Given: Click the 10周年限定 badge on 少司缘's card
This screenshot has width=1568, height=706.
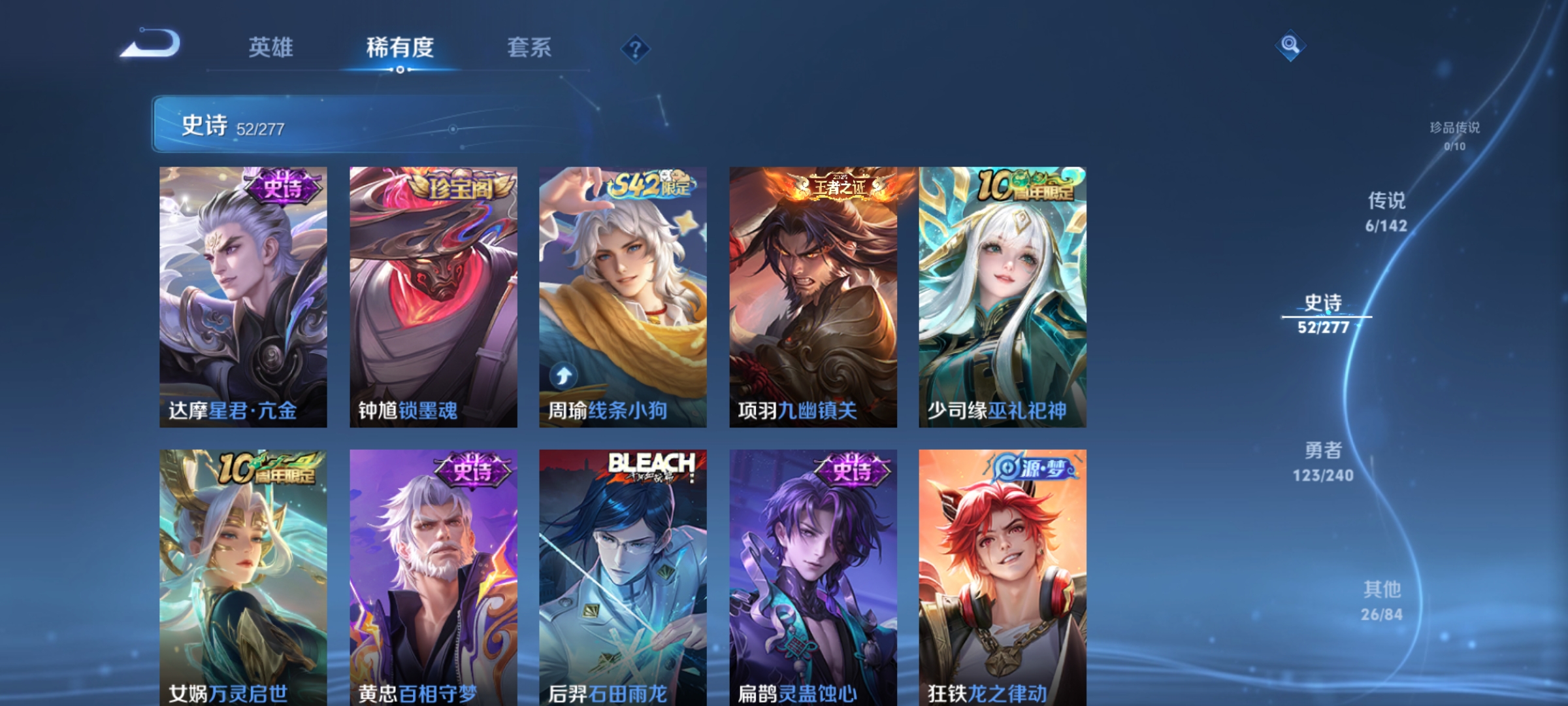Looking at the screenshot, I should (x=1022, y=186).
